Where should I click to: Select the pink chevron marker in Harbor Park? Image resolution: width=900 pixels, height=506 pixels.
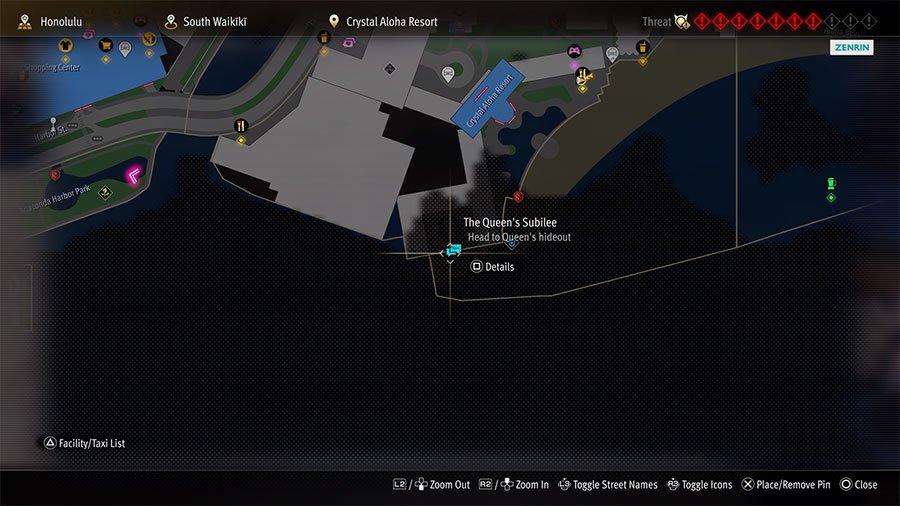(x=132, y=176)
